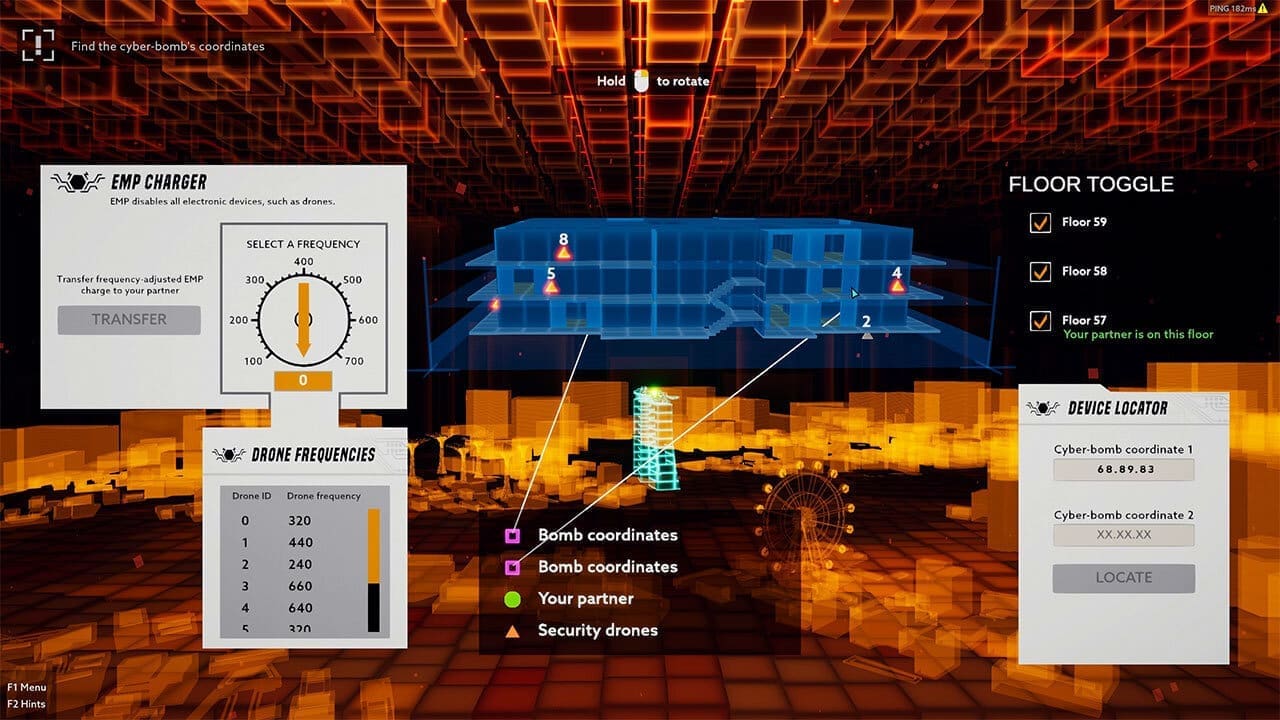Open F2 Hints
Viewport: 1280px width, 720px height.
27,703
